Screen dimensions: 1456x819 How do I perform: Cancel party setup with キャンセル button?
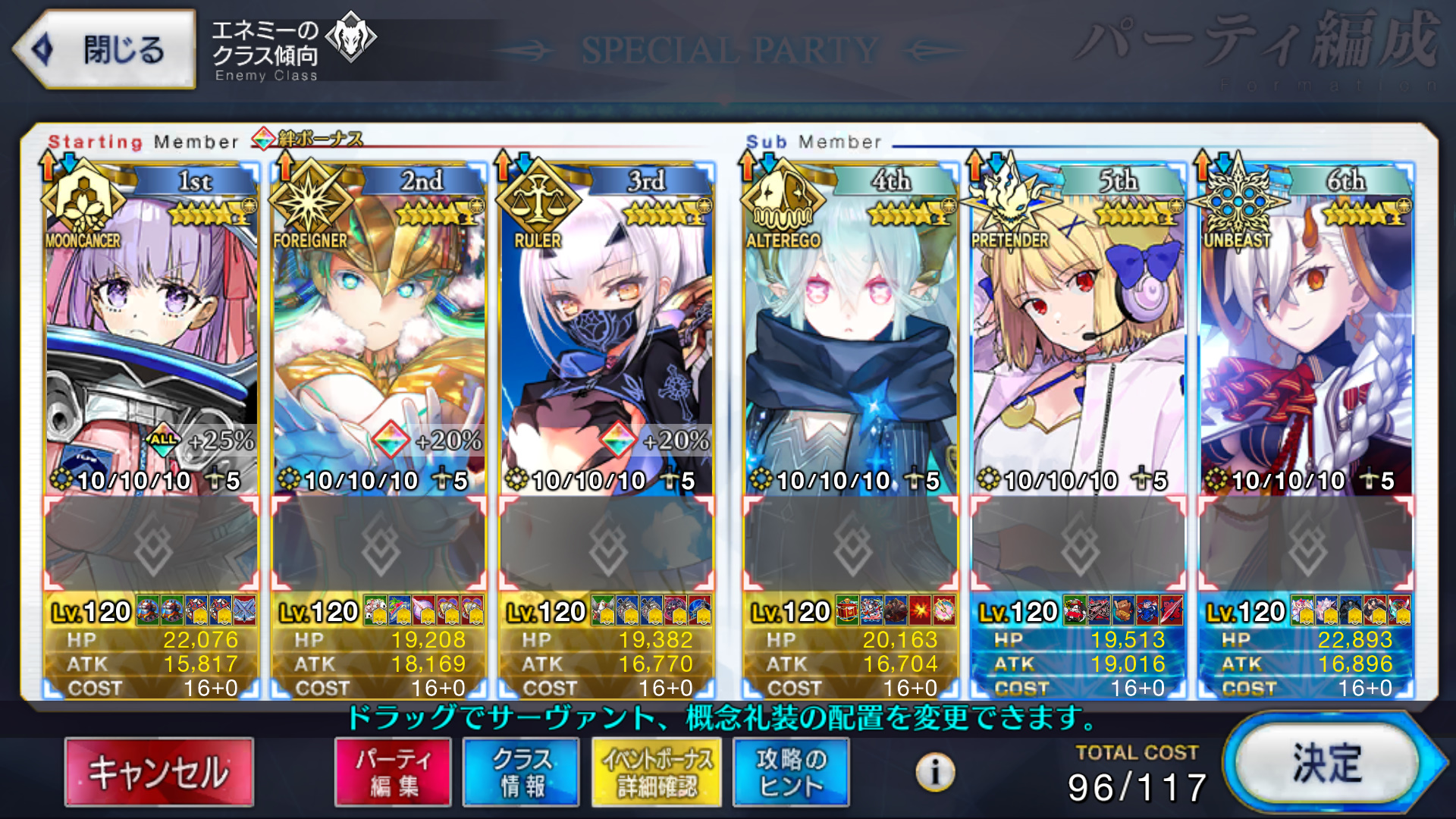(159, 772)
